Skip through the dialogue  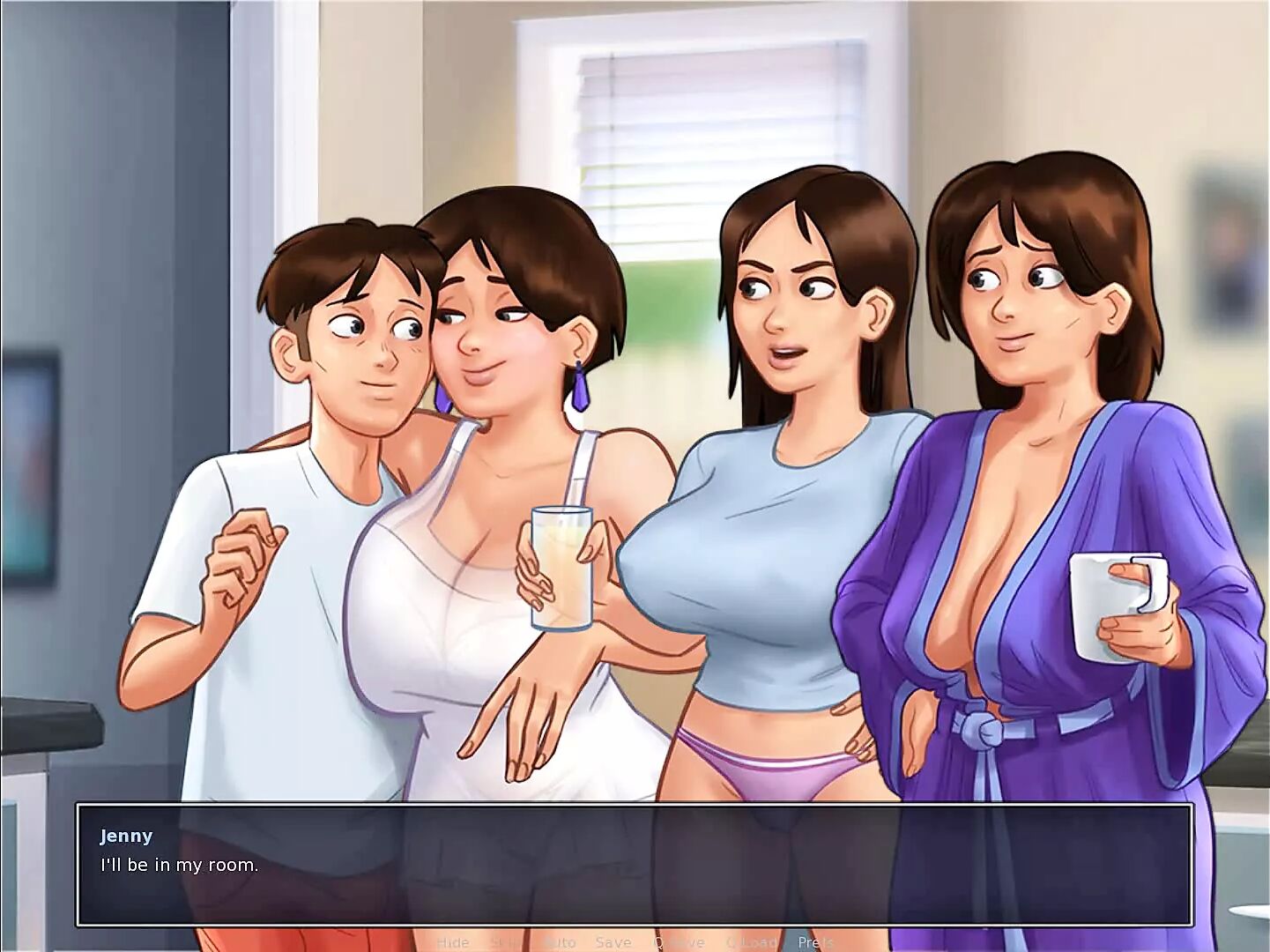pyautogui.click(x=506, y=942)
